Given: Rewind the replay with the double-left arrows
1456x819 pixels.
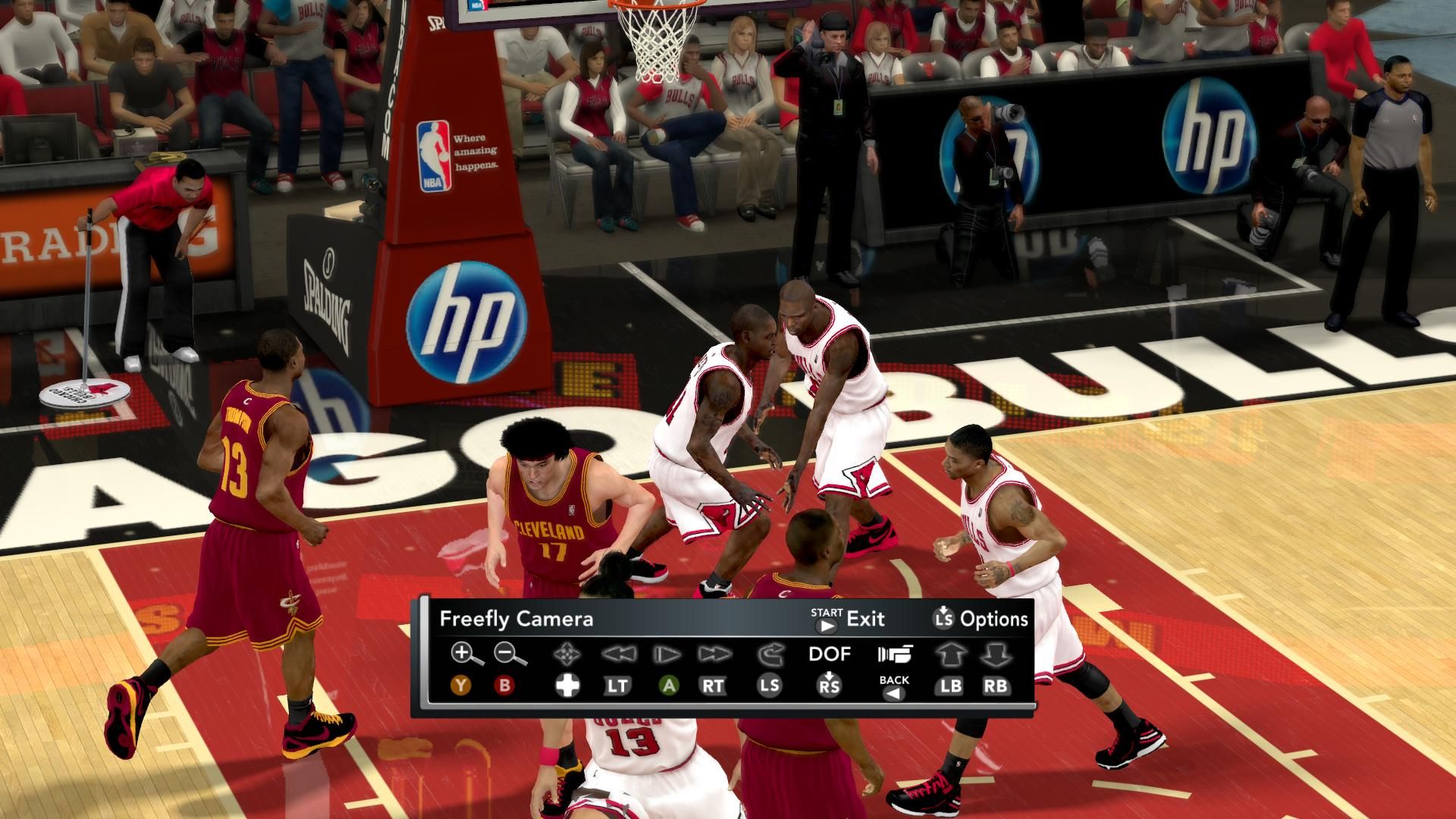Looking at the screenshot, I should tap(617, 654).
